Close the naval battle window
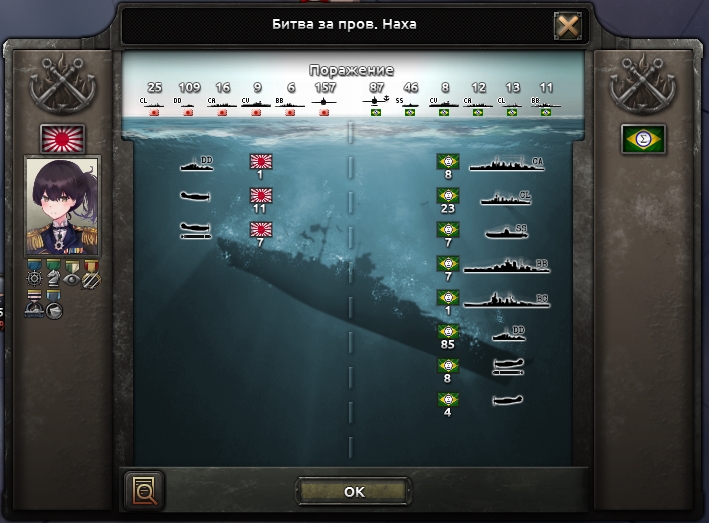Viewport: 709px width, 523px height. tap(568, 26)
